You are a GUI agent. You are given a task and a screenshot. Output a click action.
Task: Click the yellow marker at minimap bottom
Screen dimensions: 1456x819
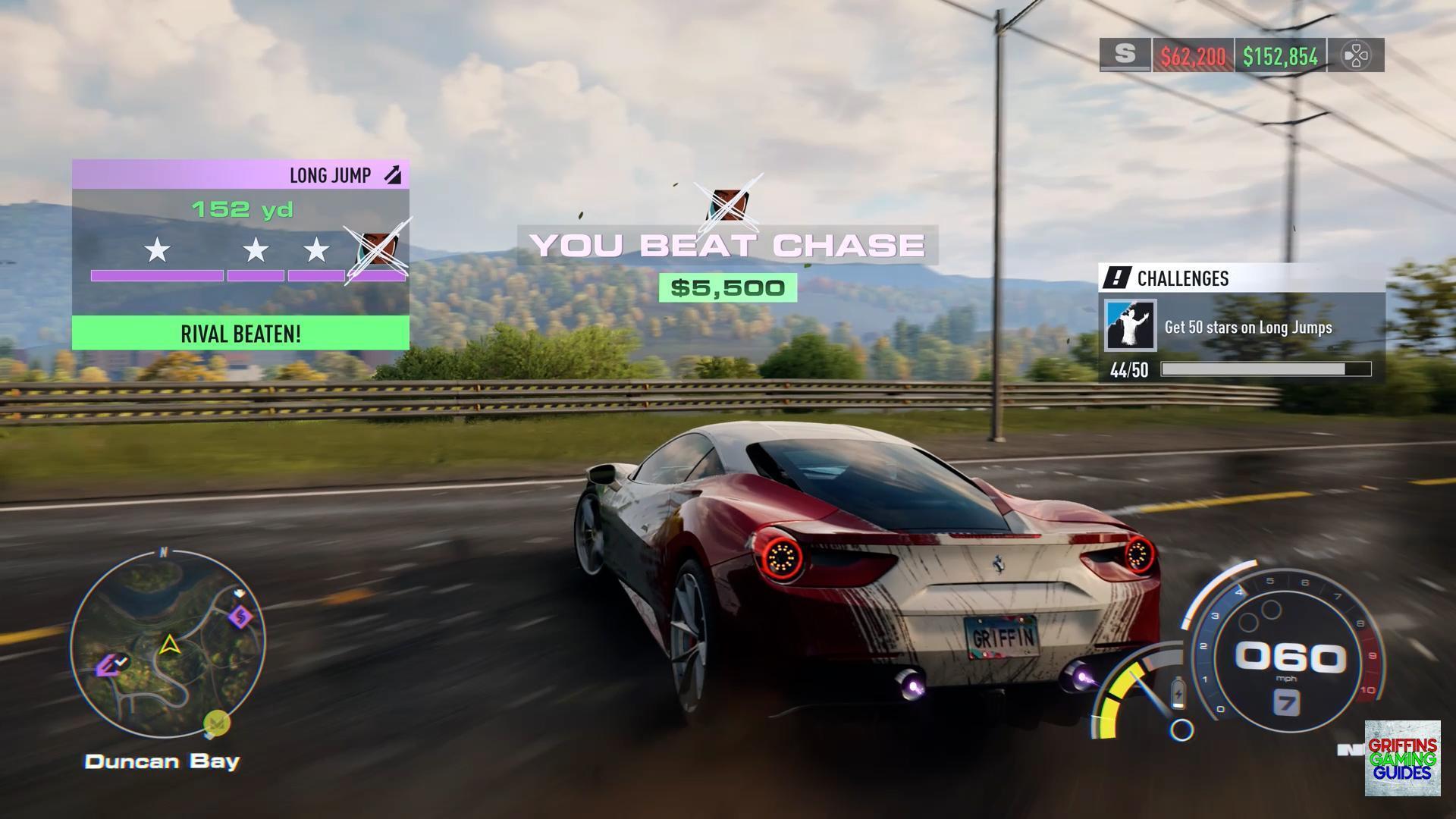(217, 722)
